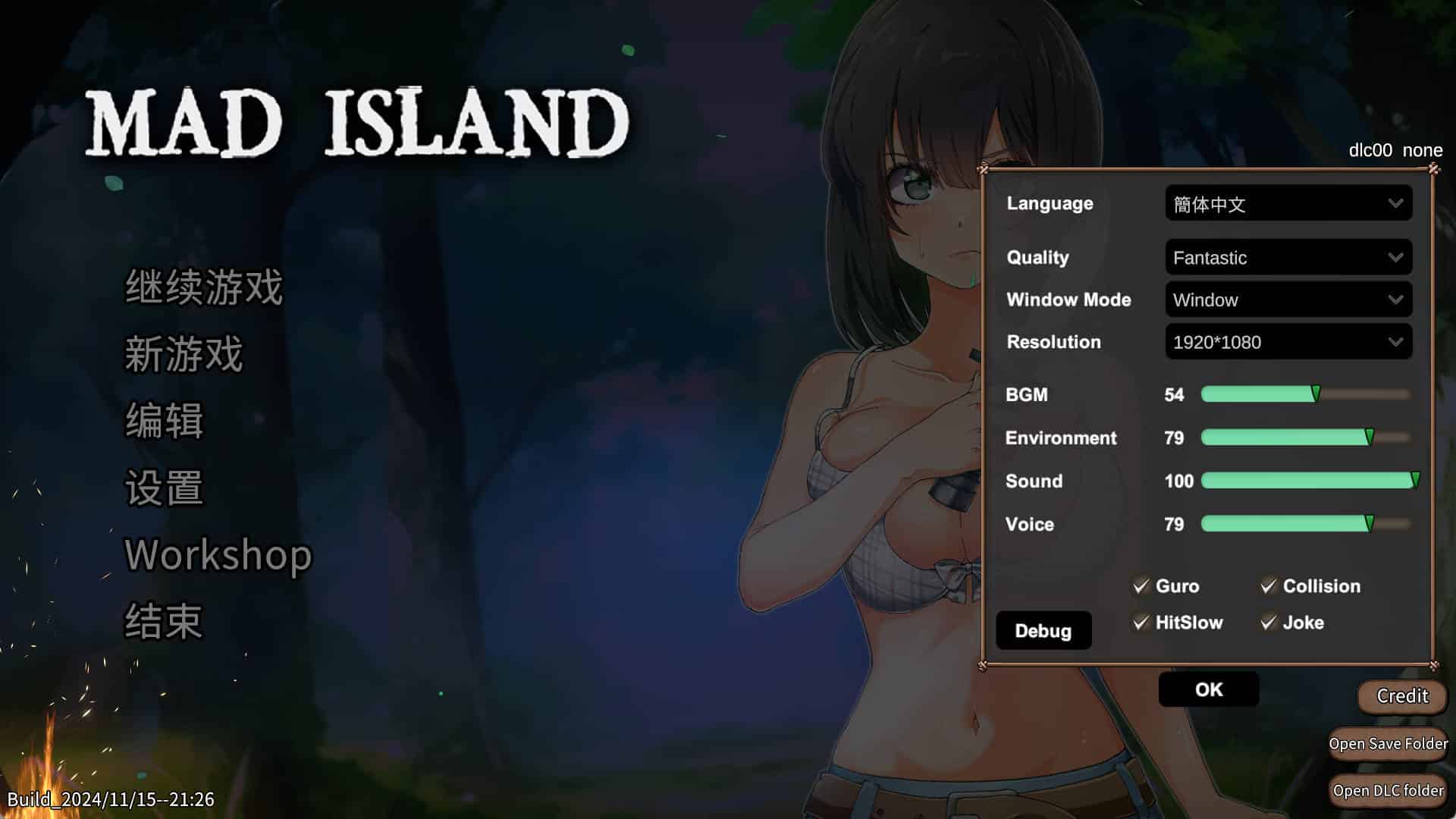Expand the Window Mode dropdown
Screen dimensions: 1456x819
[1288, 300]
